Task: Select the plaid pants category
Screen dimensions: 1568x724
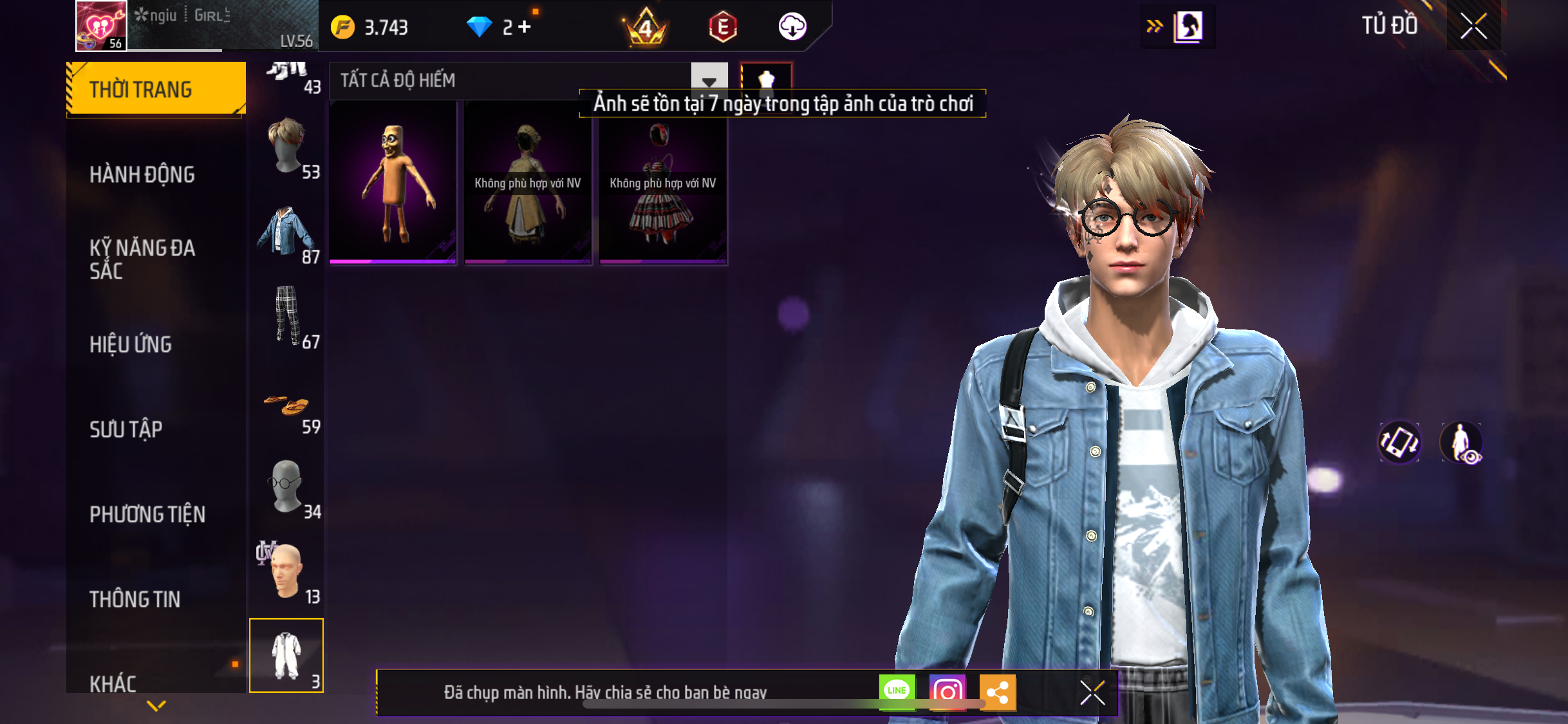Action: point(288,317)
